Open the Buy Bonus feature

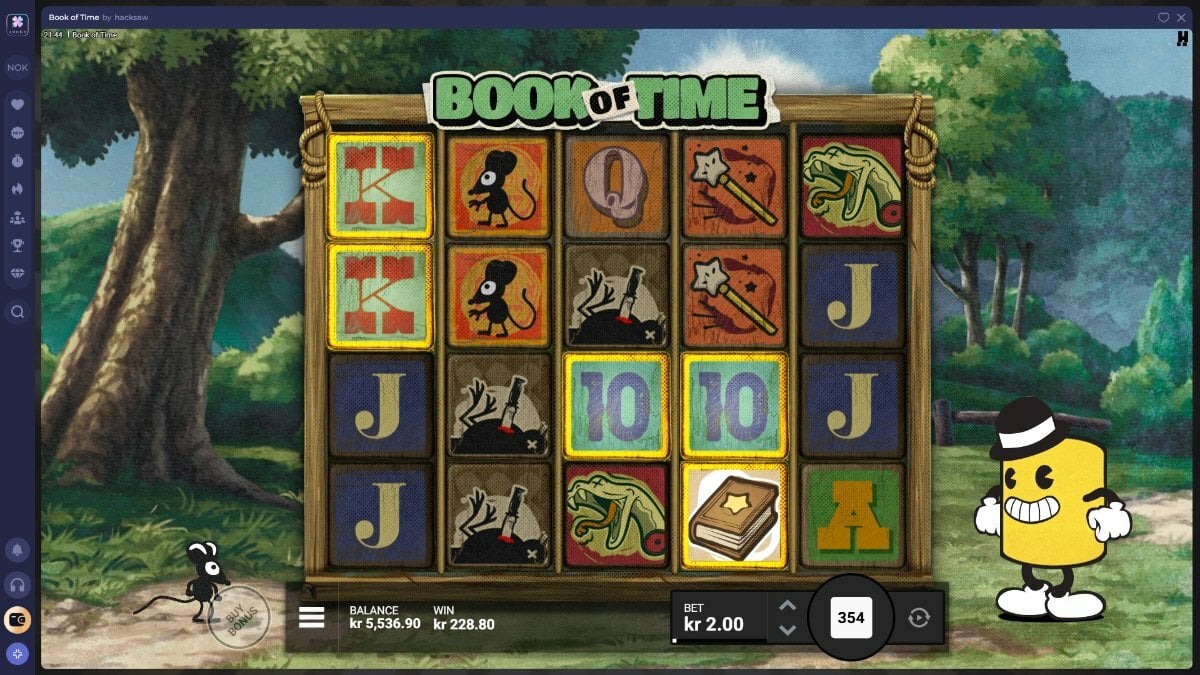239,618
